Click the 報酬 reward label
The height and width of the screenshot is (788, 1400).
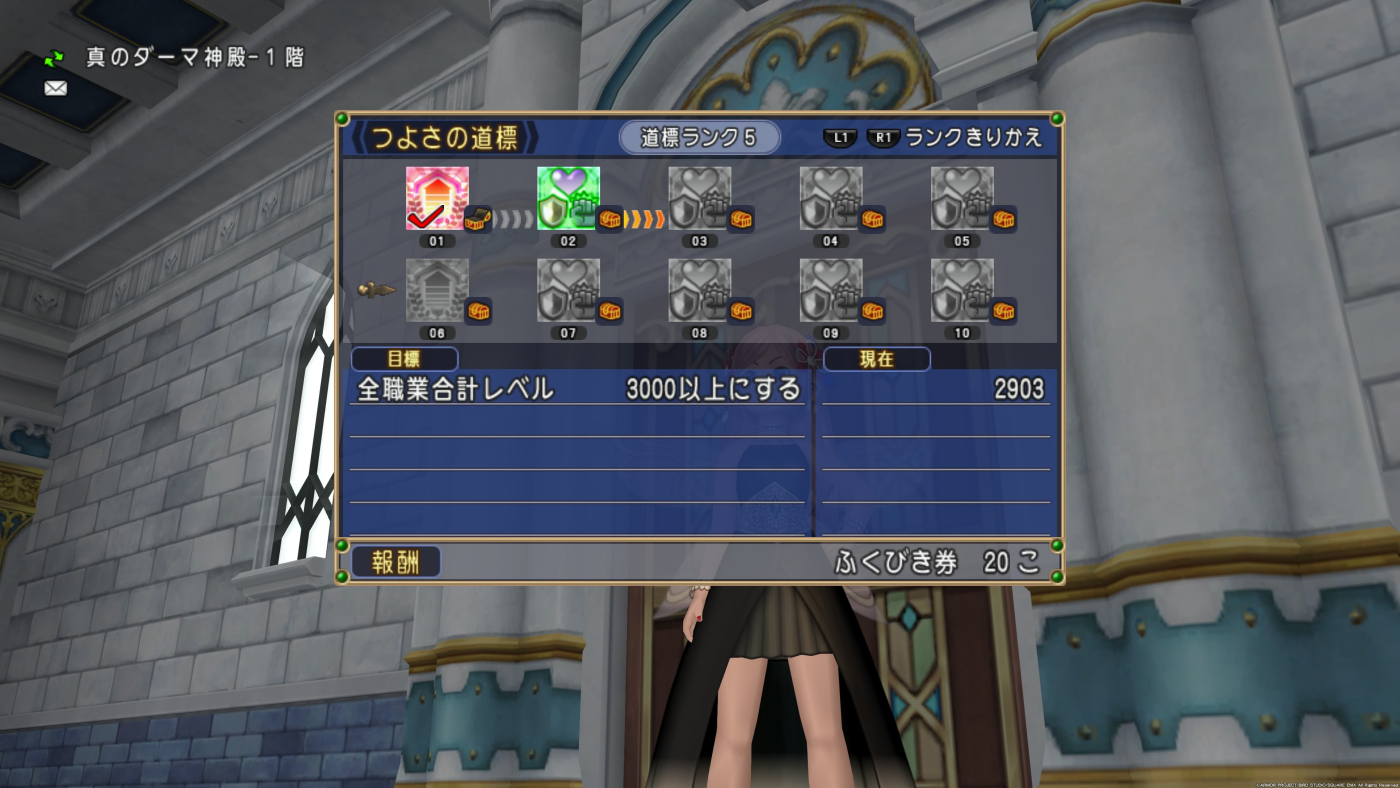coord(395,562)
